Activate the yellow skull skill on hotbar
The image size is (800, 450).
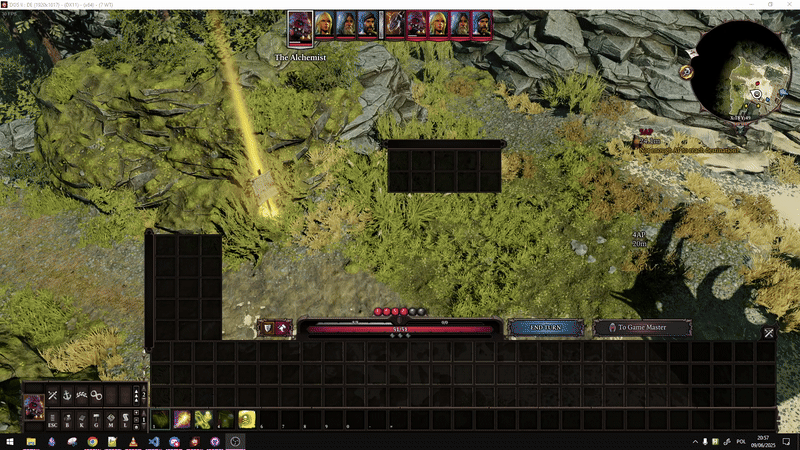pyautogui.click(x=246, y=419)
